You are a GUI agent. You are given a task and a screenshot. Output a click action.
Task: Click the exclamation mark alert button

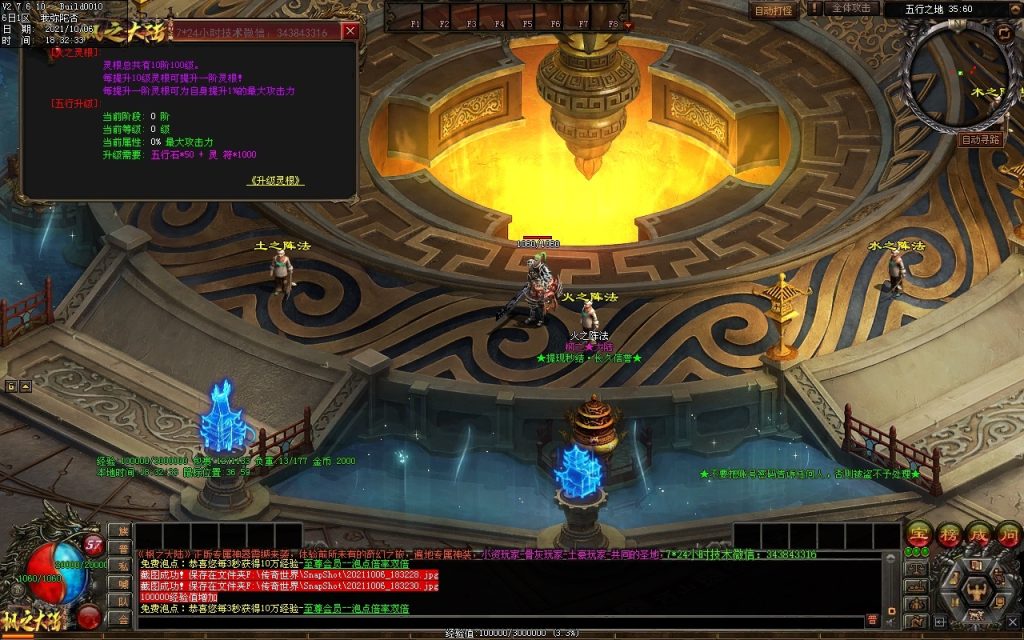(x=815, y=8)
